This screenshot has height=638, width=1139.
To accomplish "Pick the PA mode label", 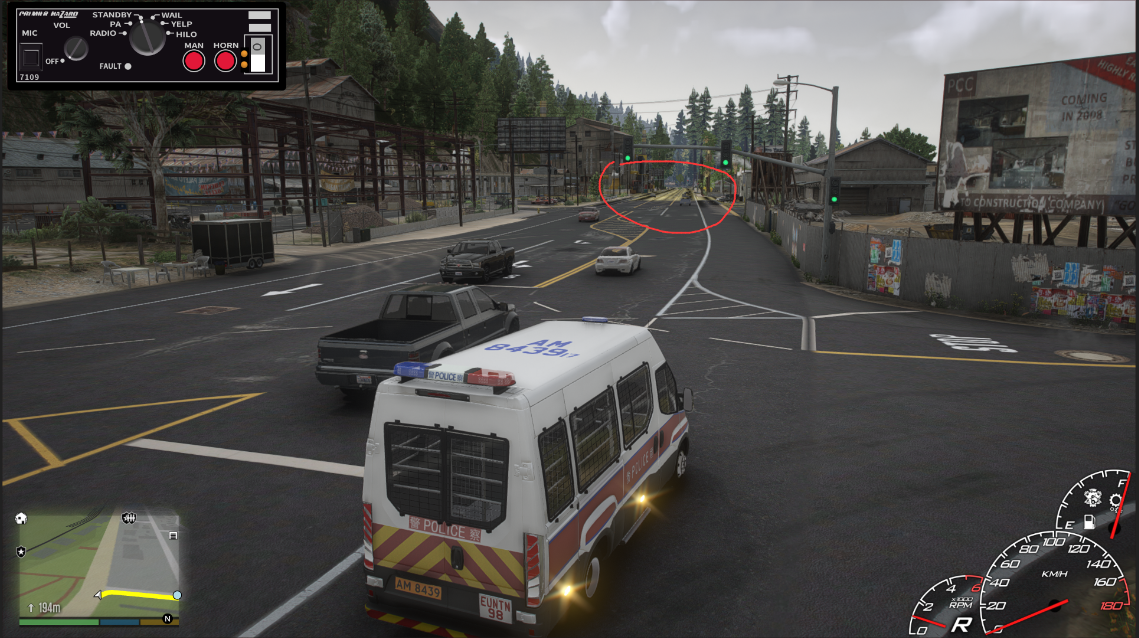I will coord(115,24).
